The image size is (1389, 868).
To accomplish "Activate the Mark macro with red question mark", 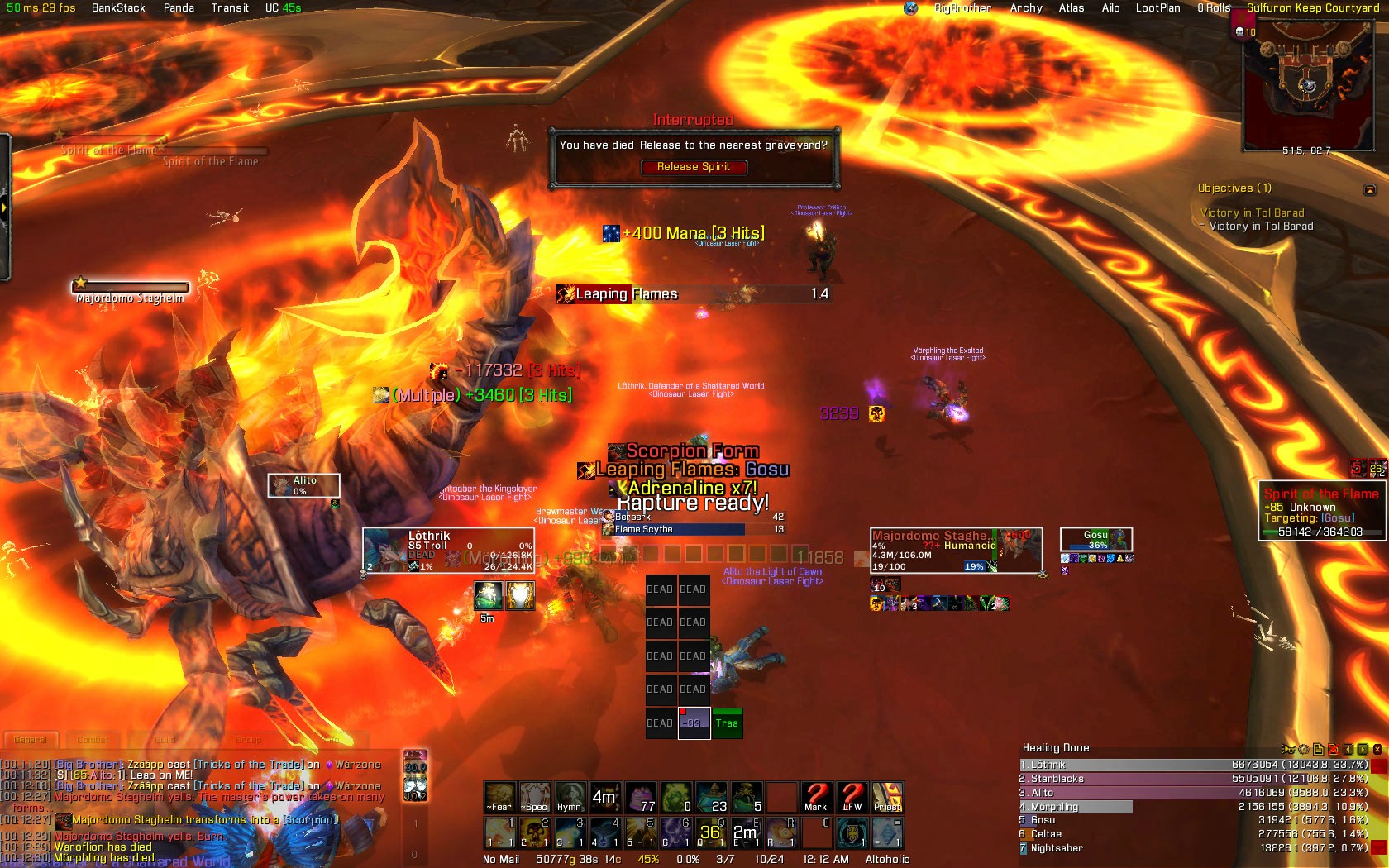I will (x=816, y=797).
